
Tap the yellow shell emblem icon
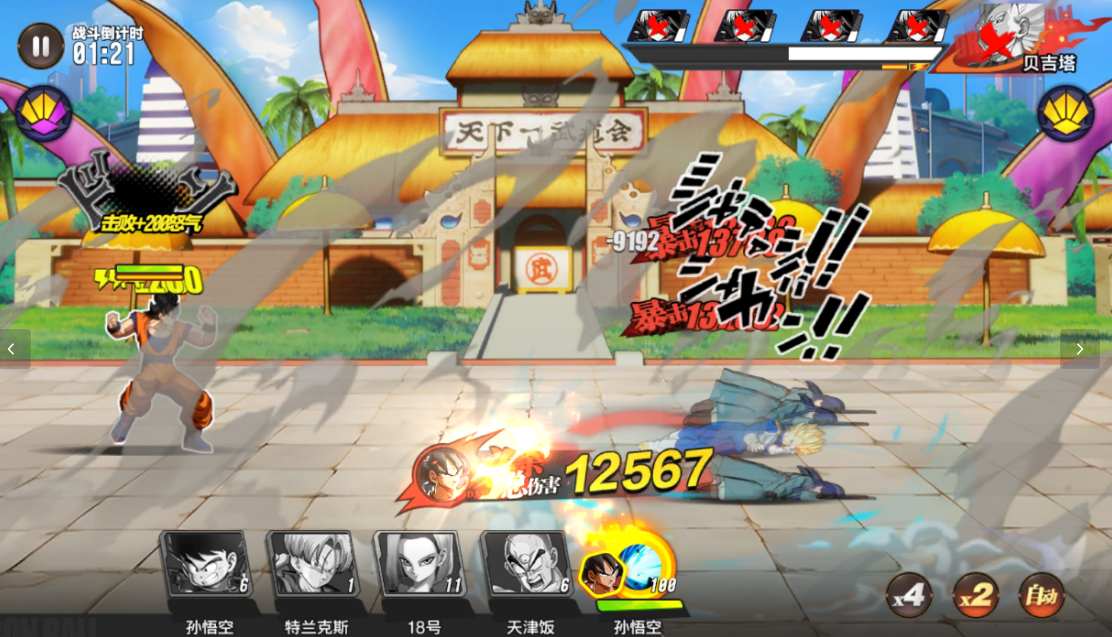tap(1065, 112)
